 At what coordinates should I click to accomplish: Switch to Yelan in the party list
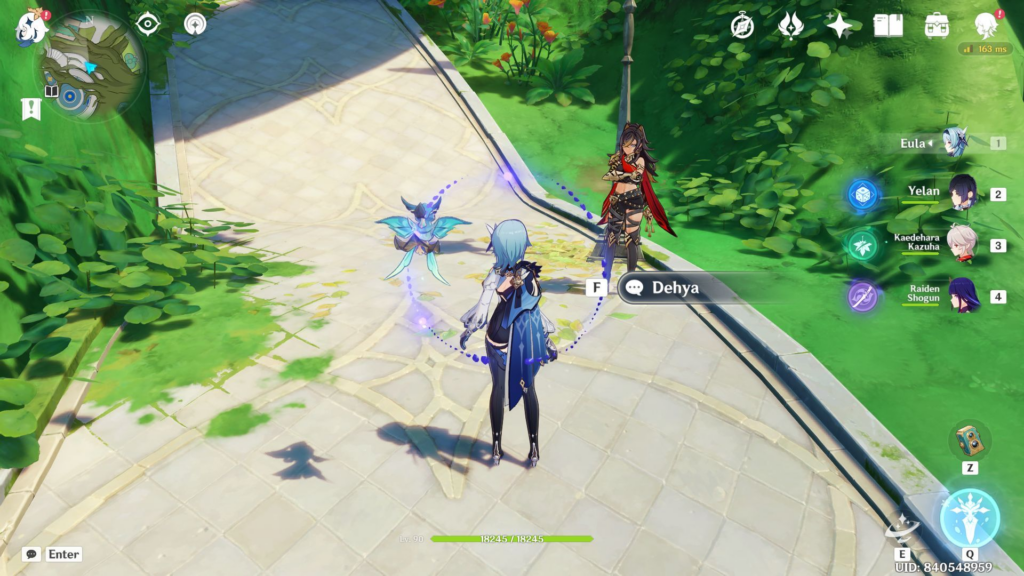coord(962,193)
